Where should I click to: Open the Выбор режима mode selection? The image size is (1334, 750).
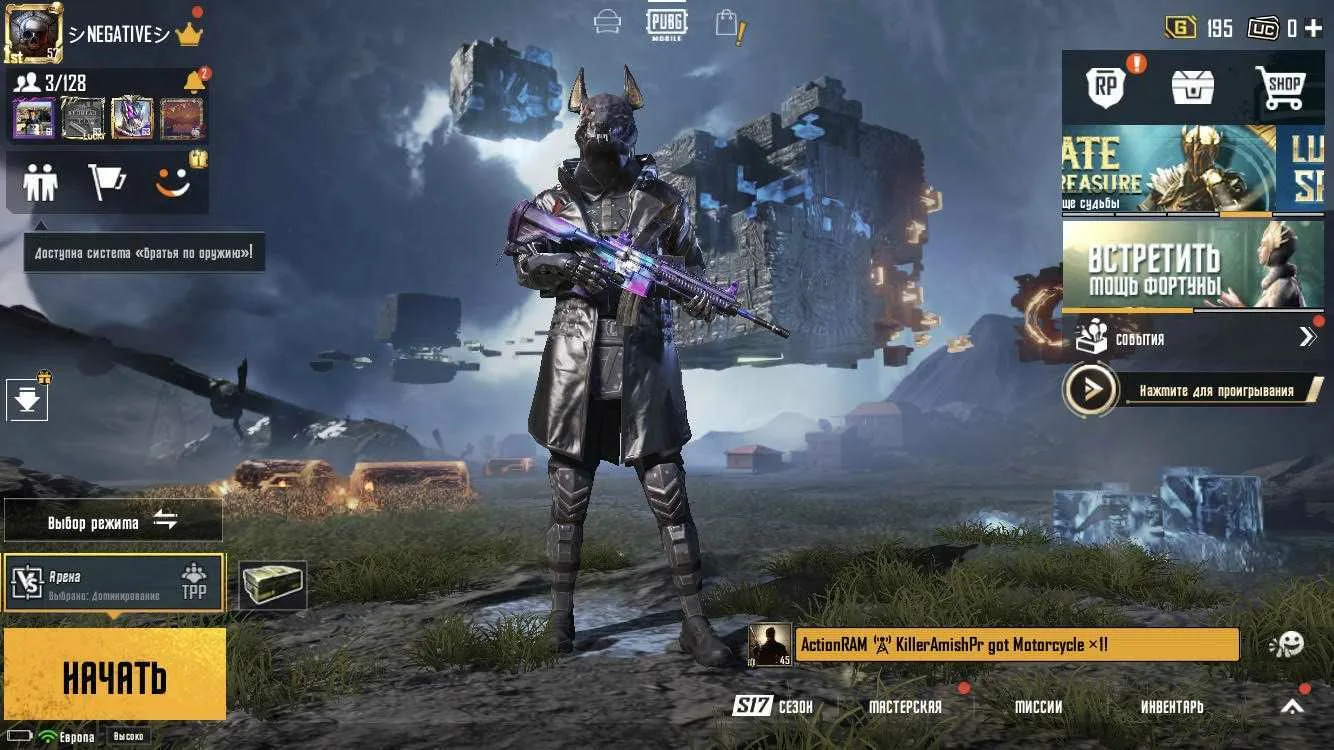coord(113,521)
